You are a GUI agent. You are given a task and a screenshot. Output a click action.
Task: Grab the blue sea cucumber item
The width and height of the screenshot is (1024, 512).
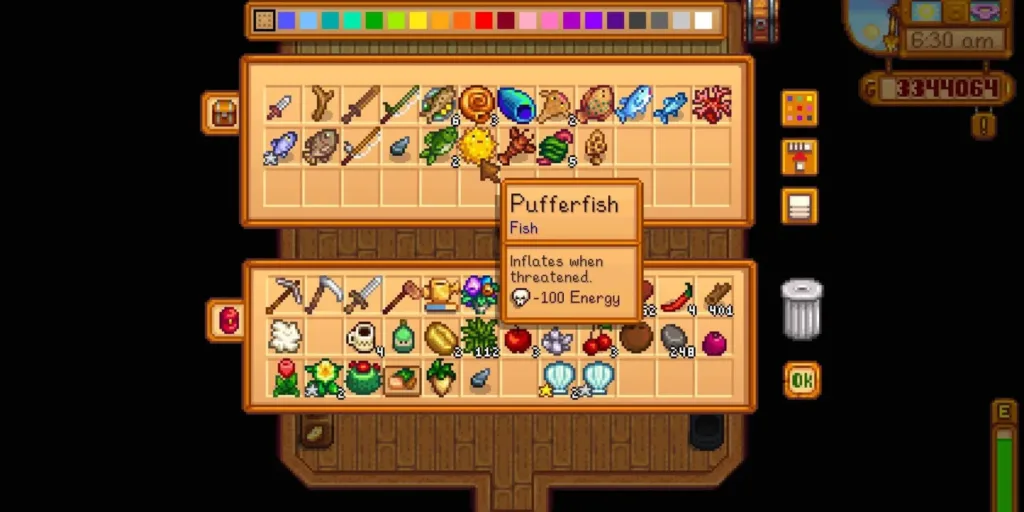pyautogui.click(x=517, y=103)
